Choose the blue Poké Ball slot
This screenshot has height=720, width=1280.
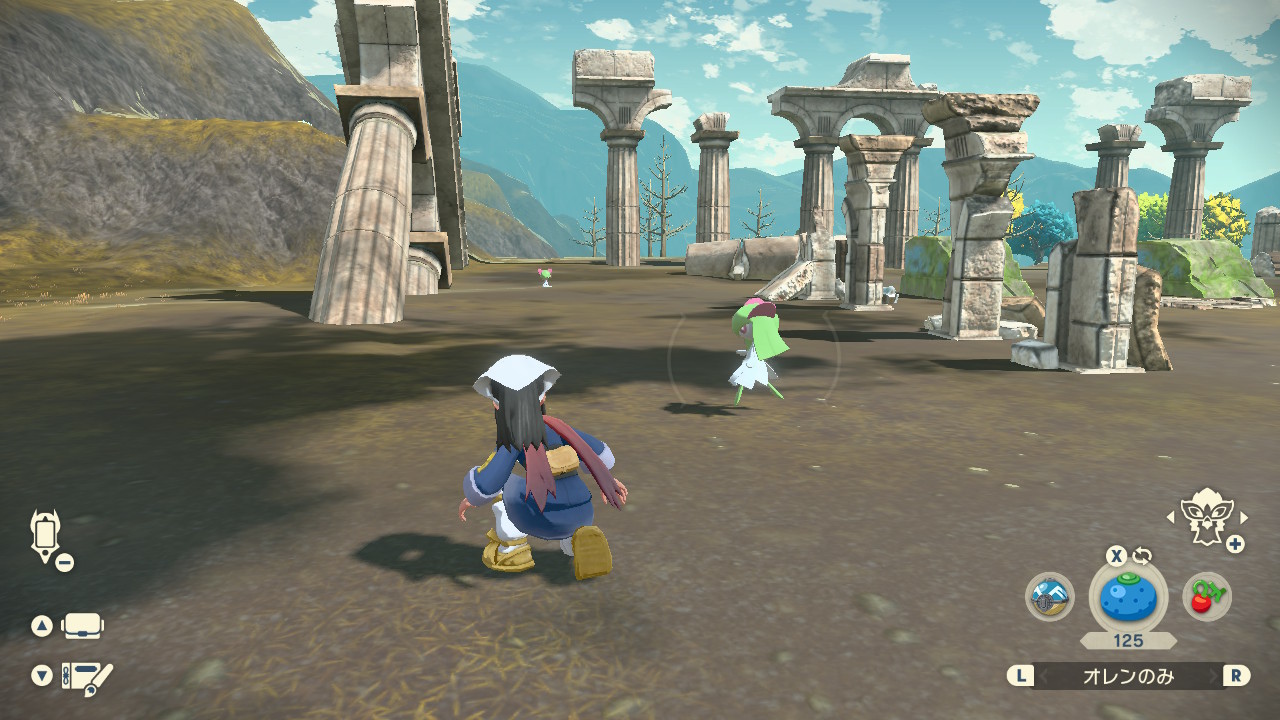[x=1050, y=597]
